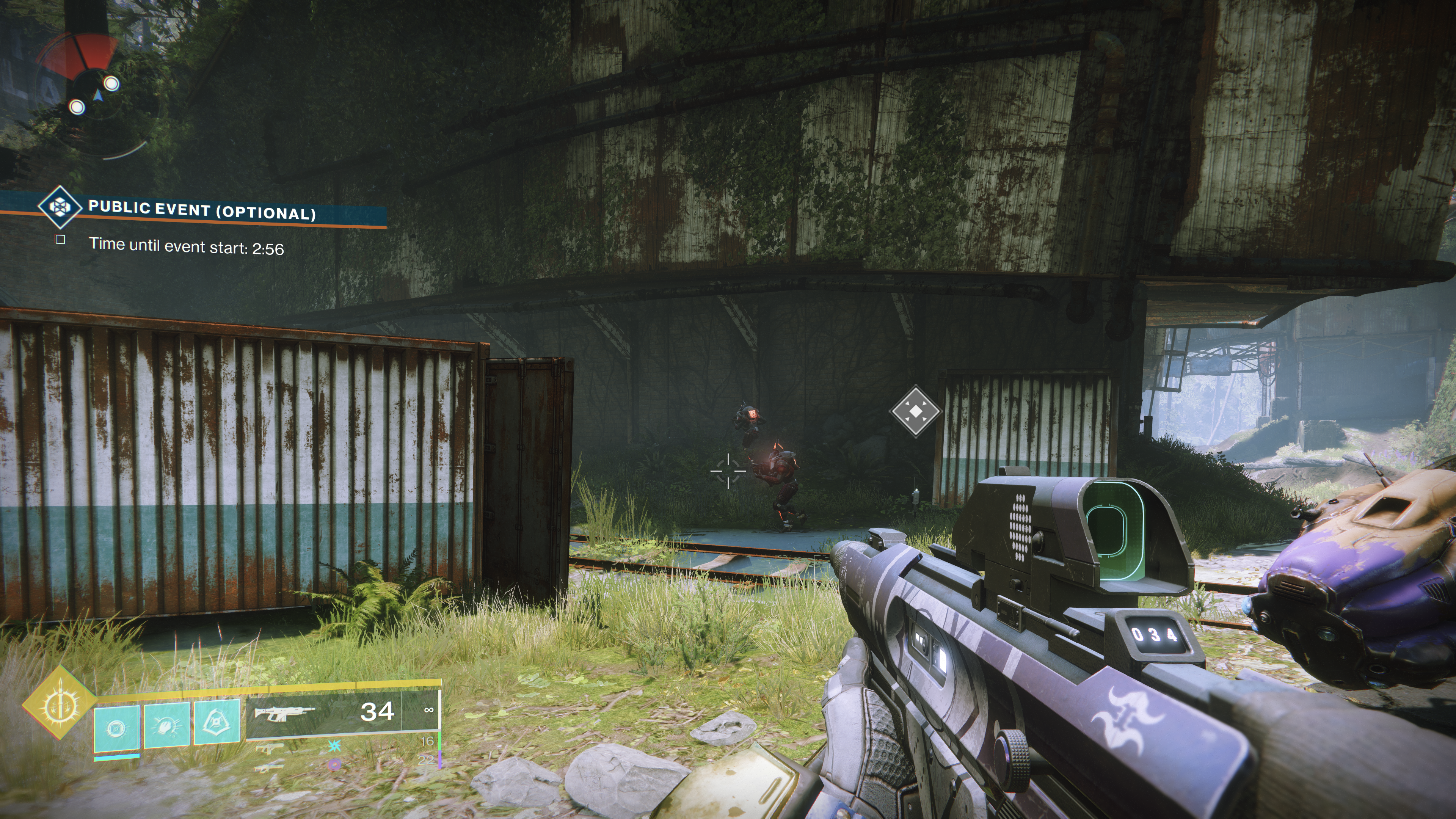1456x819 pixels.
Task: Activate the golden Super ability diamond
Action: tap(58, 703)
